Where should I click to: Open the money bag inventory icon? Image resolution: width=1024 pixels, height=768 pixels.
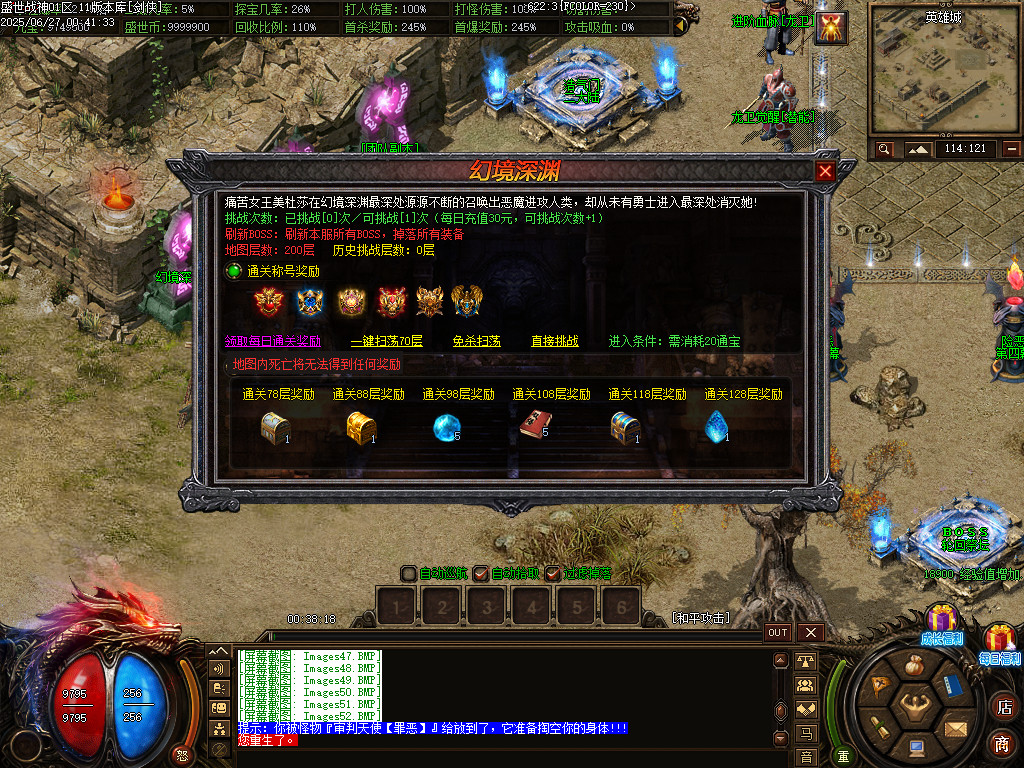pos(915,667)
